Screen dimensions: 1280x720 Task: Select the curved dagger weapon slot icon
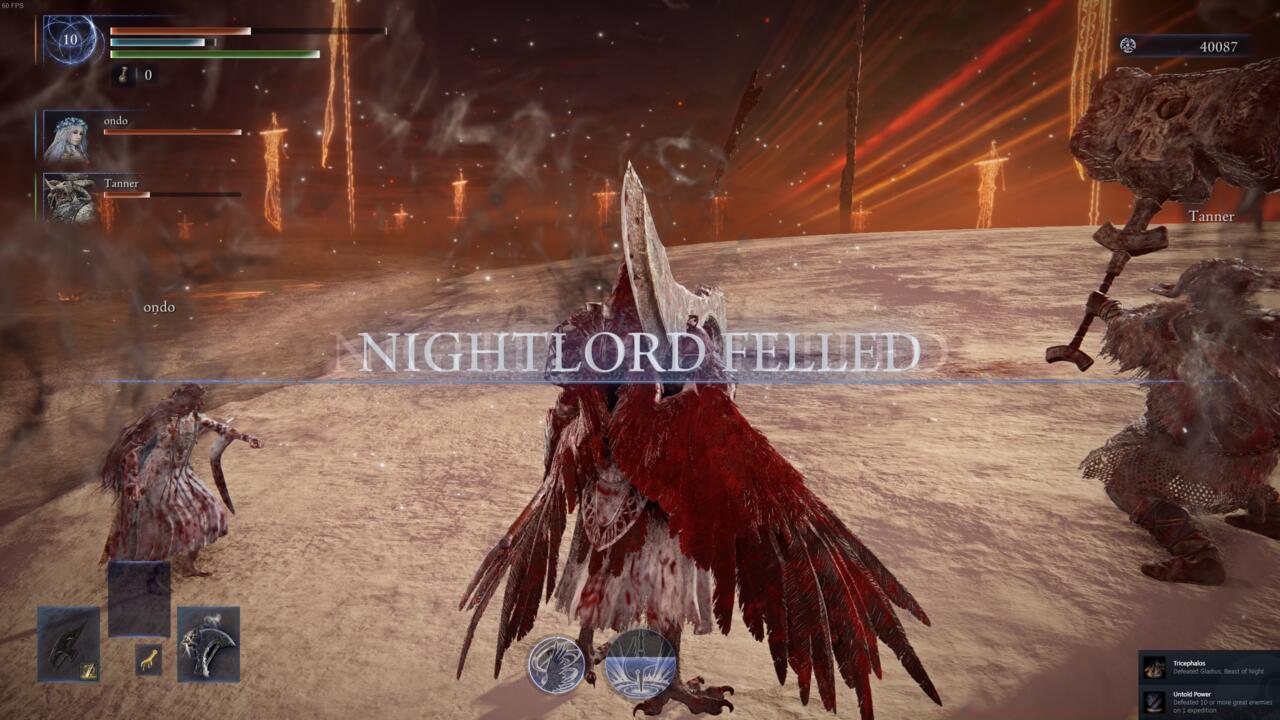tap(68, 644)
